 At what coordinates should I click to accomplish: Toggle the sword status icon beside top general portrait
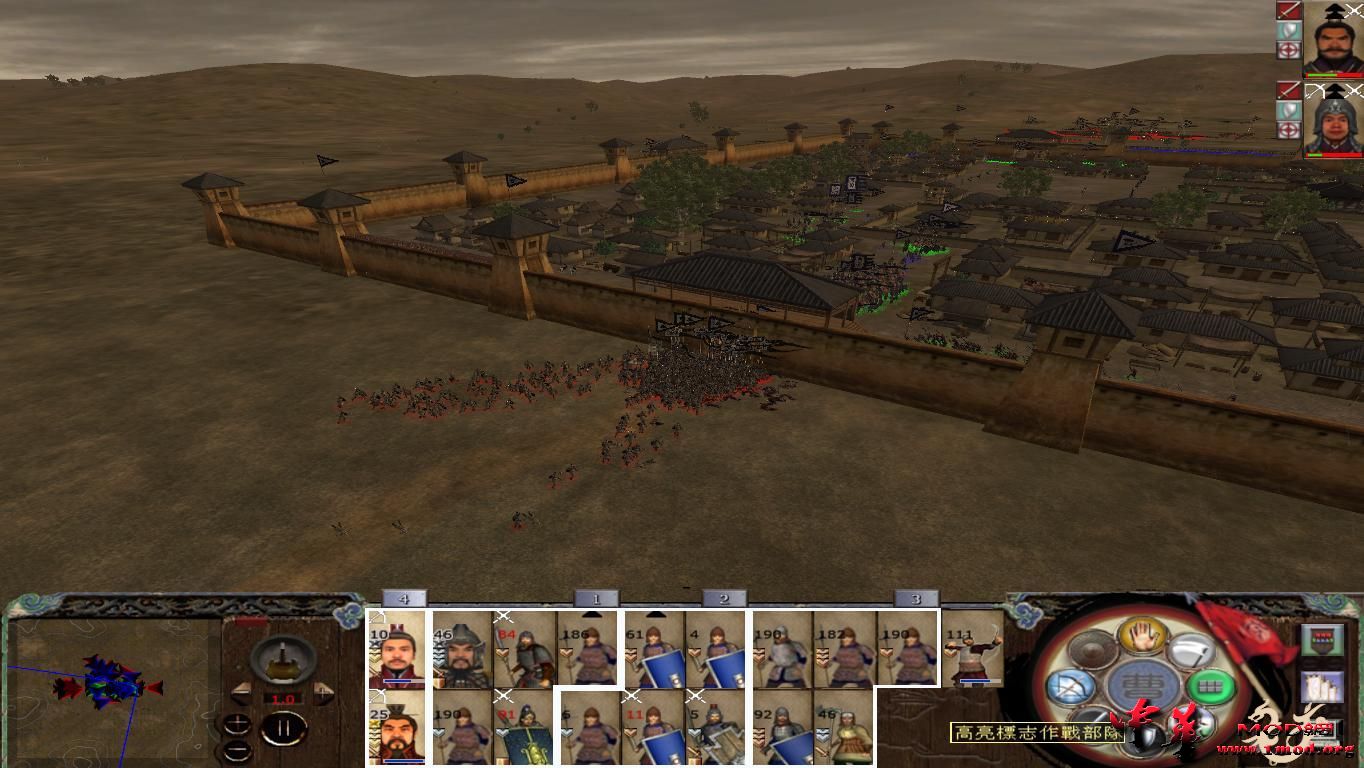click(1288, 11)
